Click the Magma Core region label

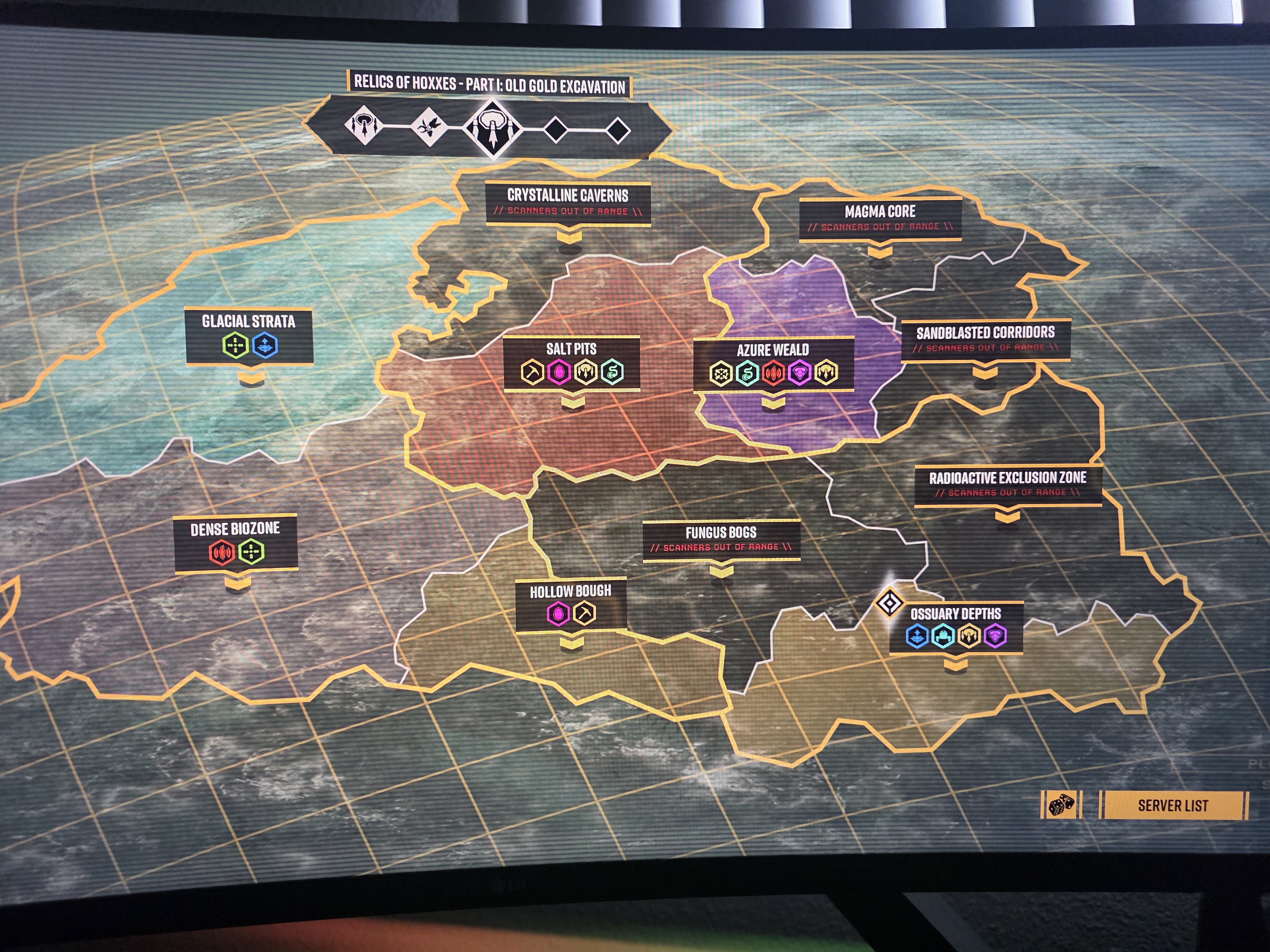879,212
